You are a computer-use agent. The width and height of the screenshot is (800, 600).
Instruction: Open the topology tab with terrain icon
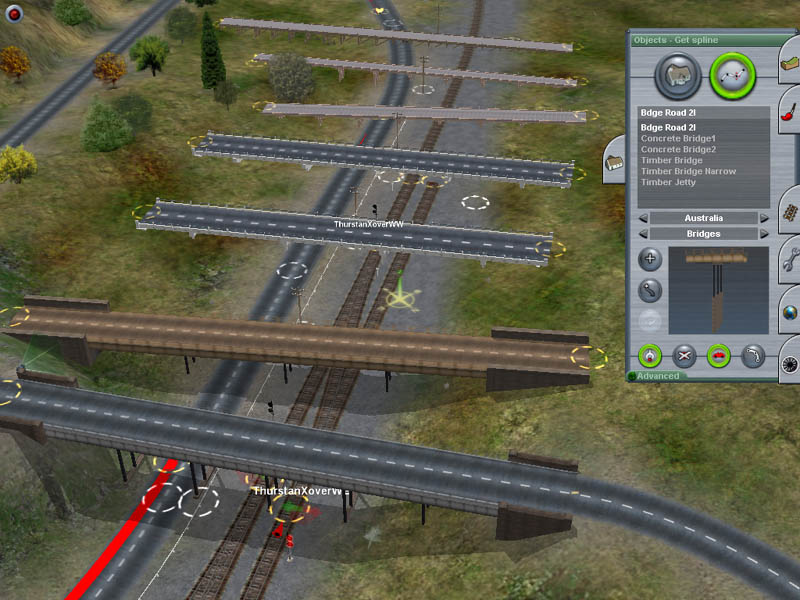pos(789,66)
